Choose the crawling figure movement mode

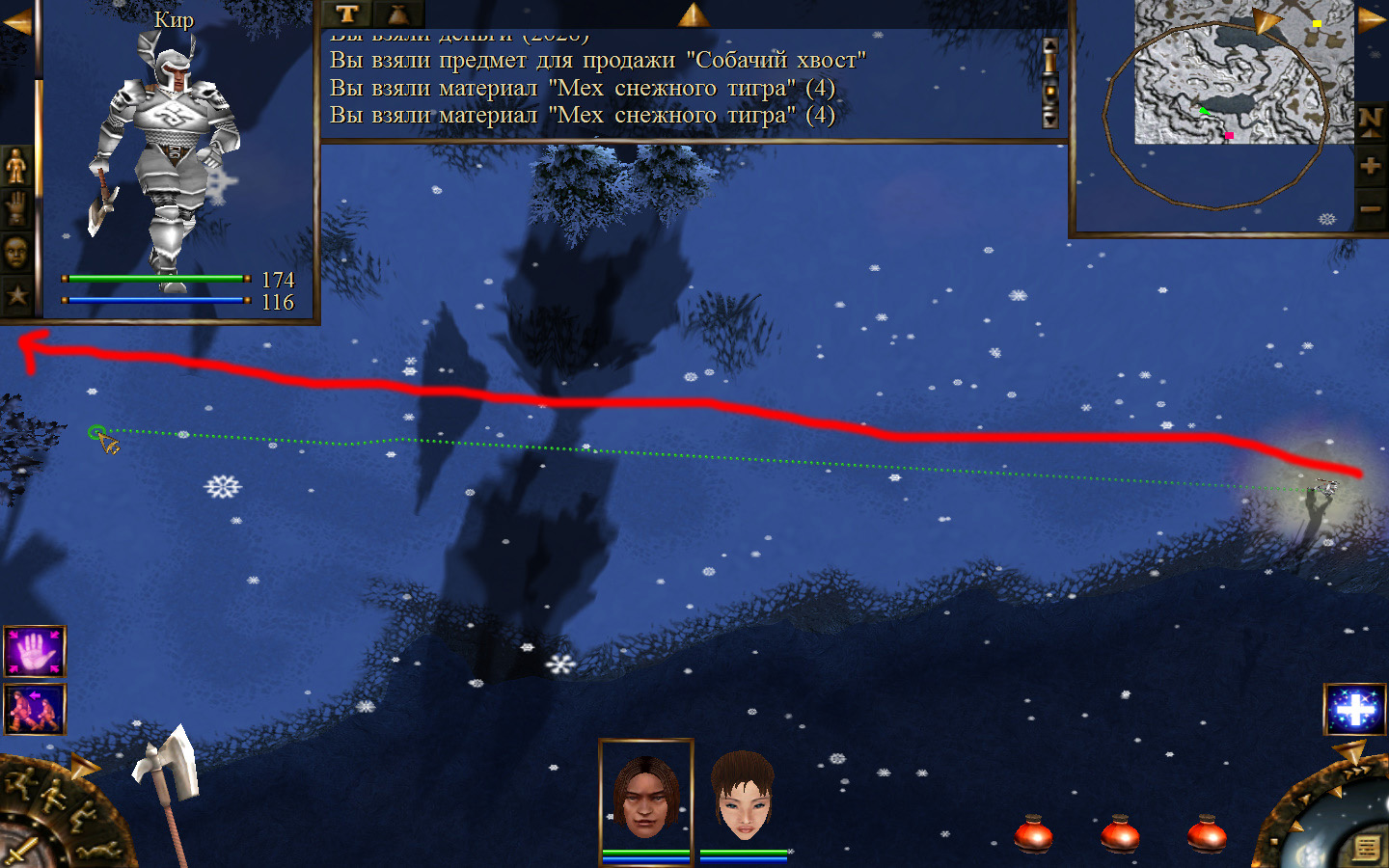pos(99,849)
